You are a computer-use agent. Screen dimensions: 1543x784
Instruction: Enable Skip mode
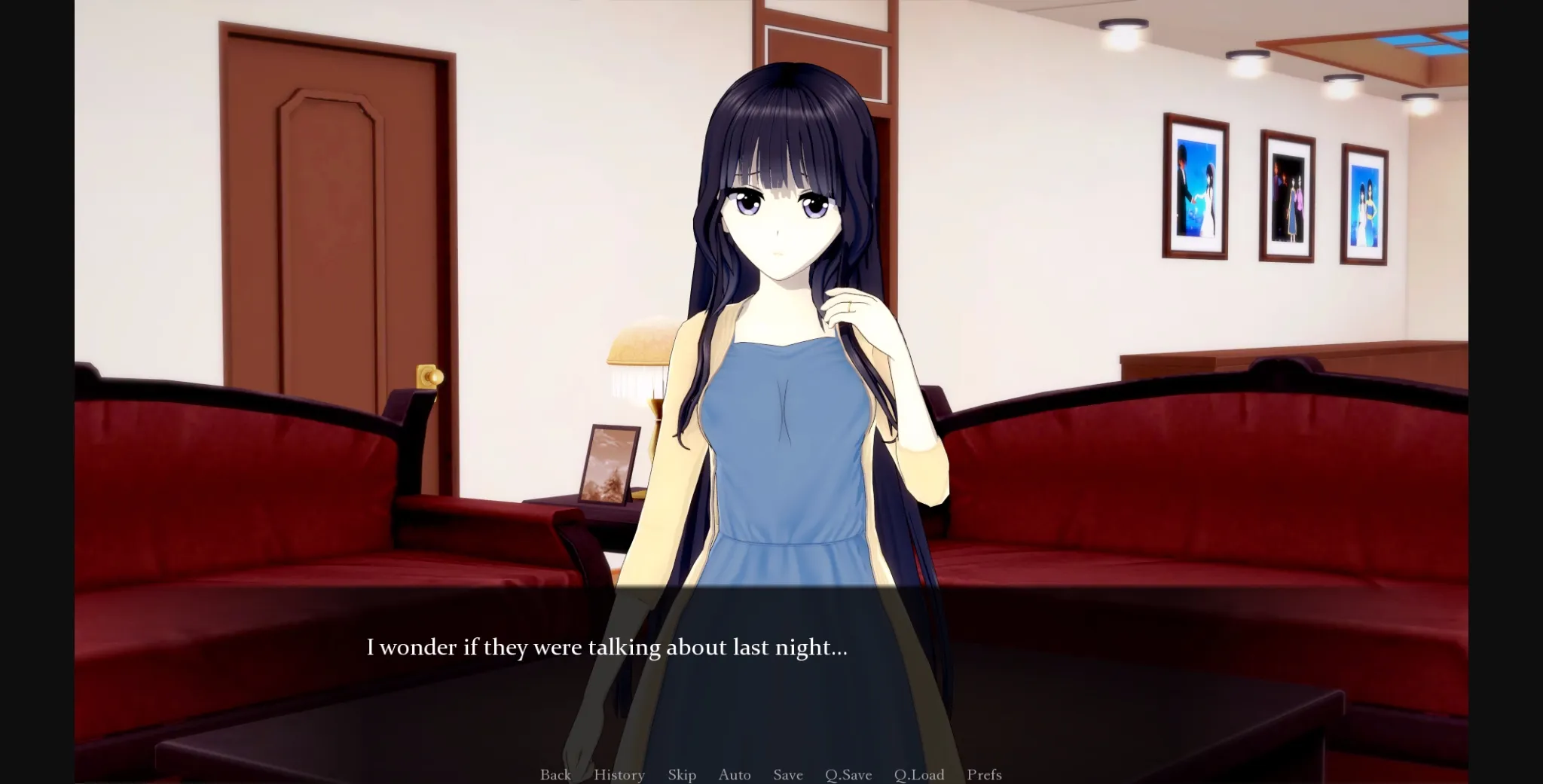click(x=682, y=774)
